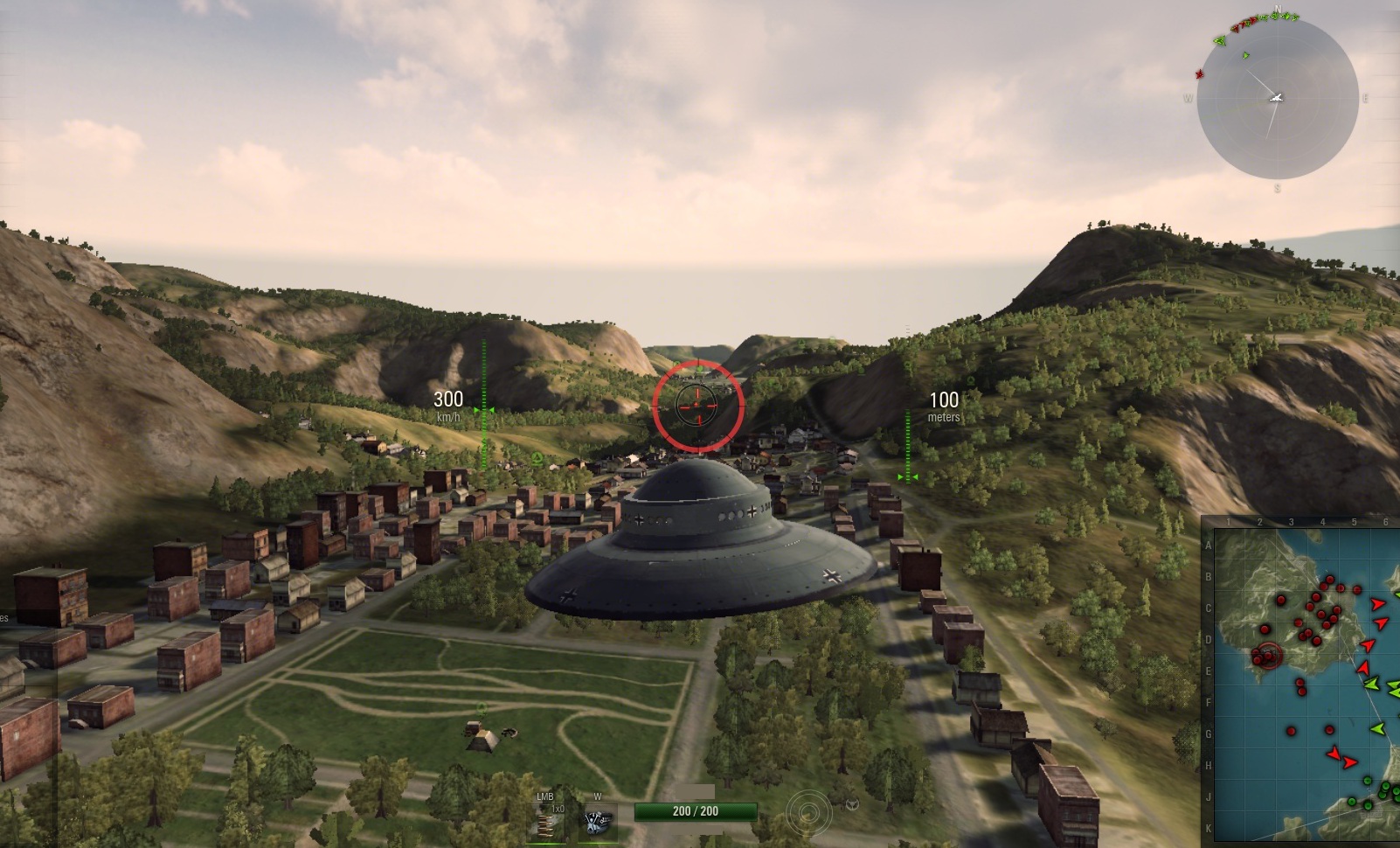
Task: Click the circular radar display
Action: pos(1277,99)
